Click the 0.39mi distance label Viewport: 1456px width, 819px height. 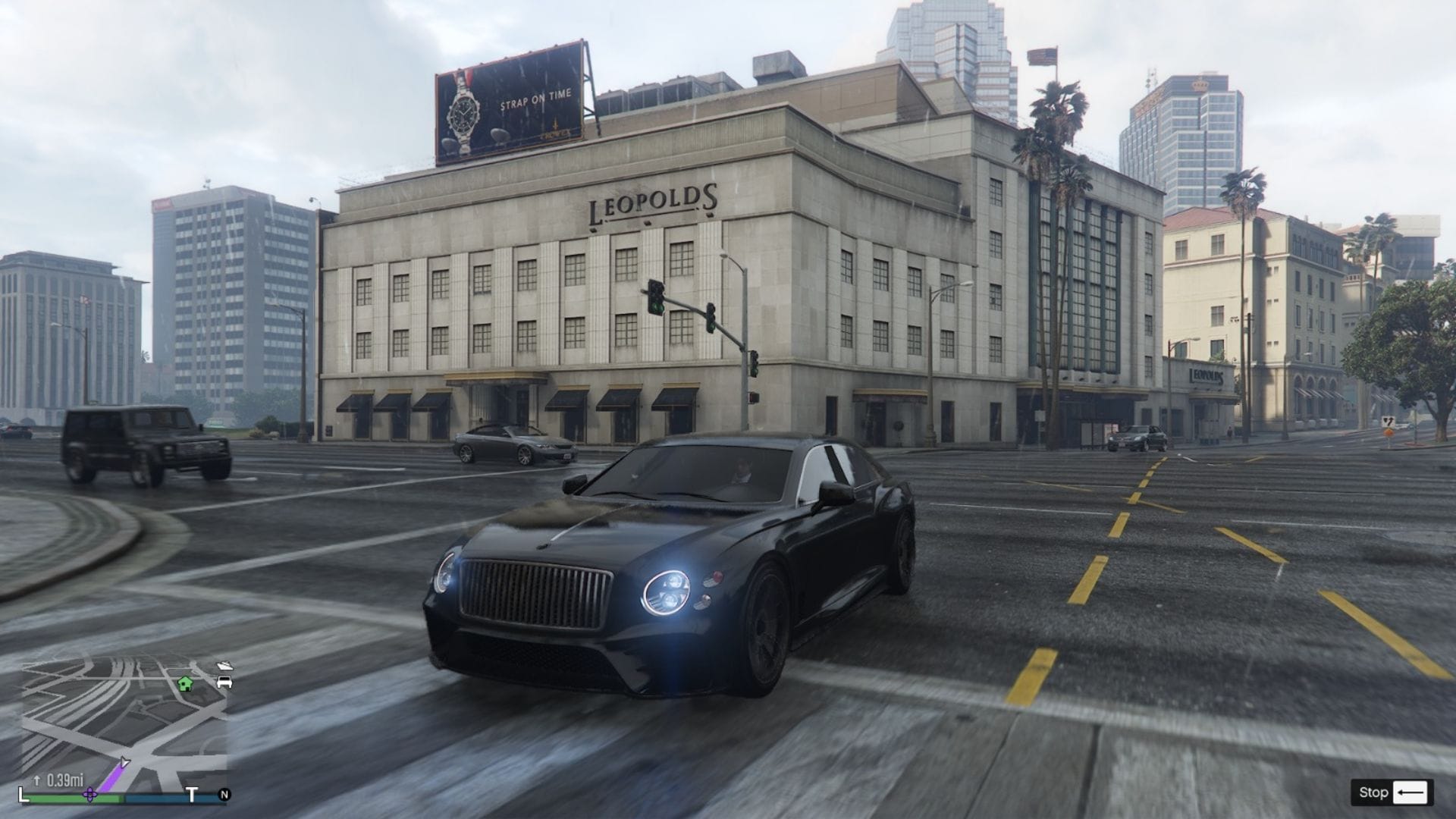(66, 780)
